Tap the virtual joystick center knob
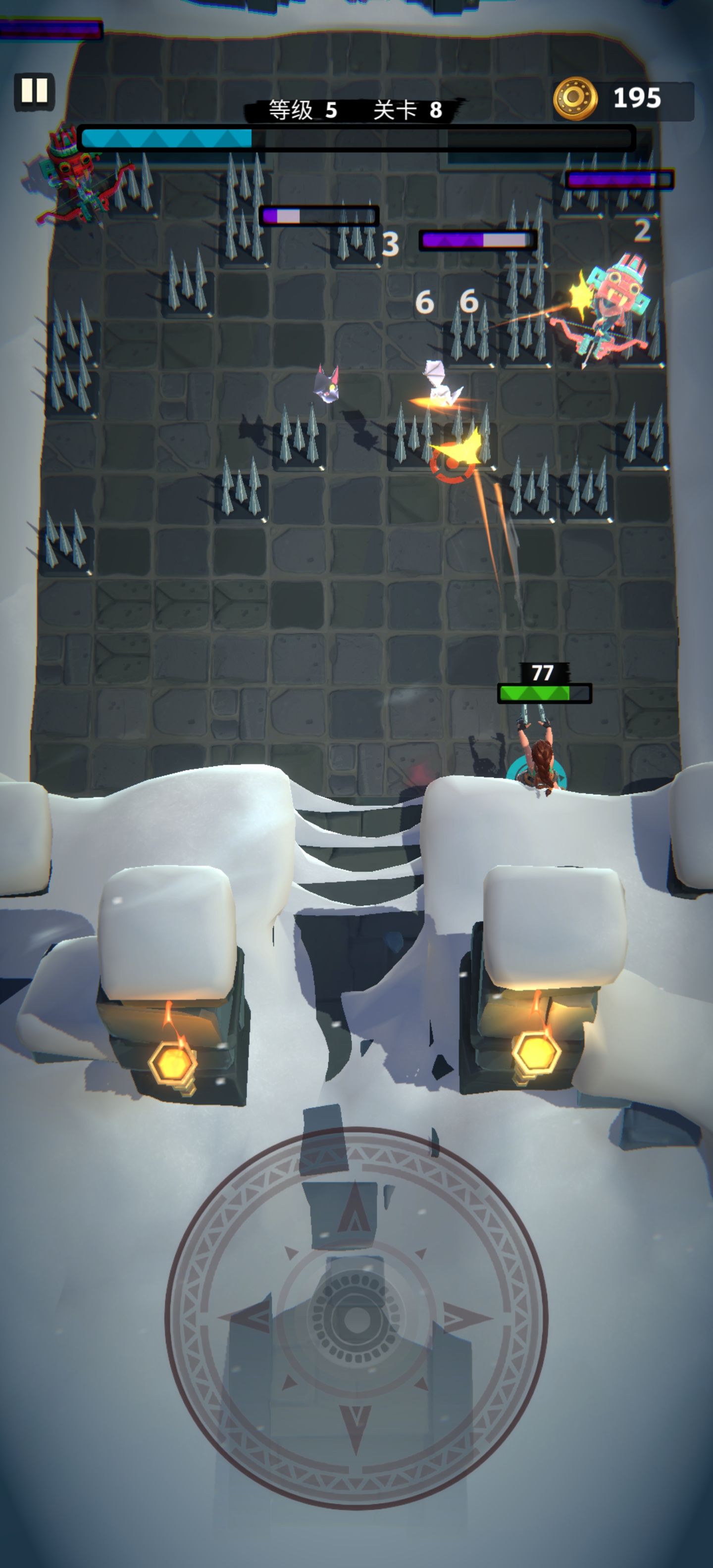 [356, 1319]
